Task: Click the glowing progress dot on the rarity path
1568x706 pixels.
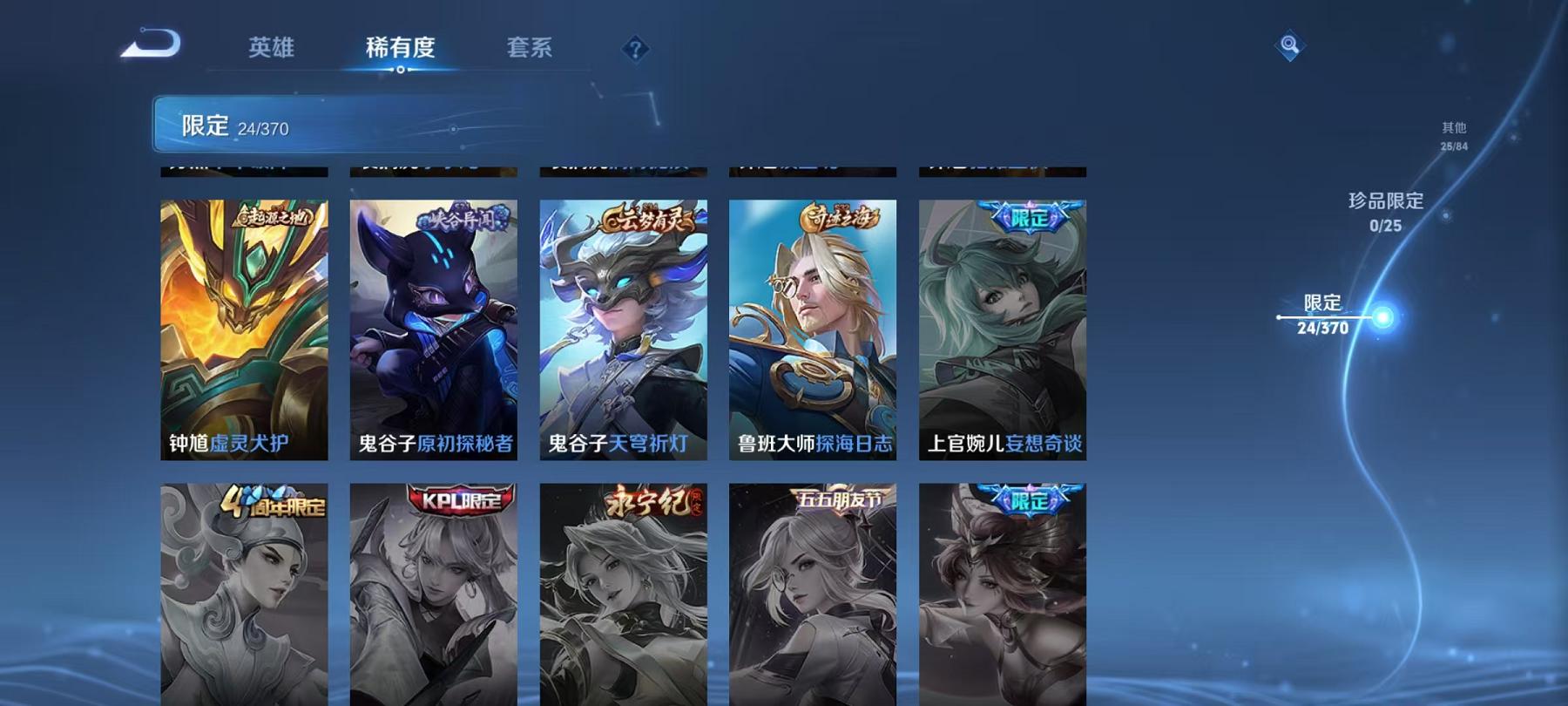Action: [1382, 318]
